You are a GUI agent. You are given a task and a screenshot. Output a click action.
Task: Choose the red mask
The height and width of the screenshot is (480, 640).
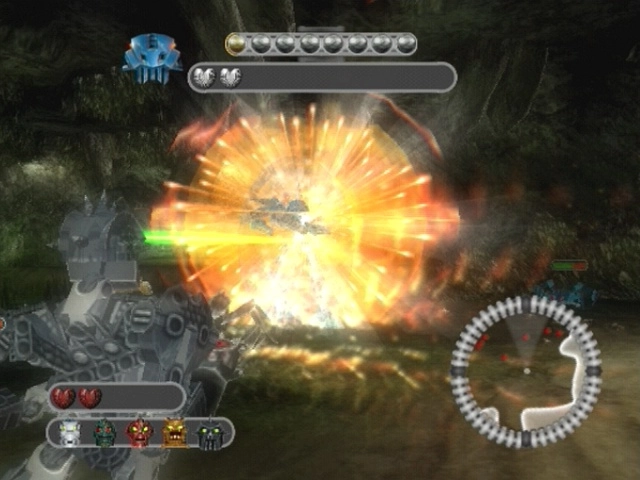138,433
